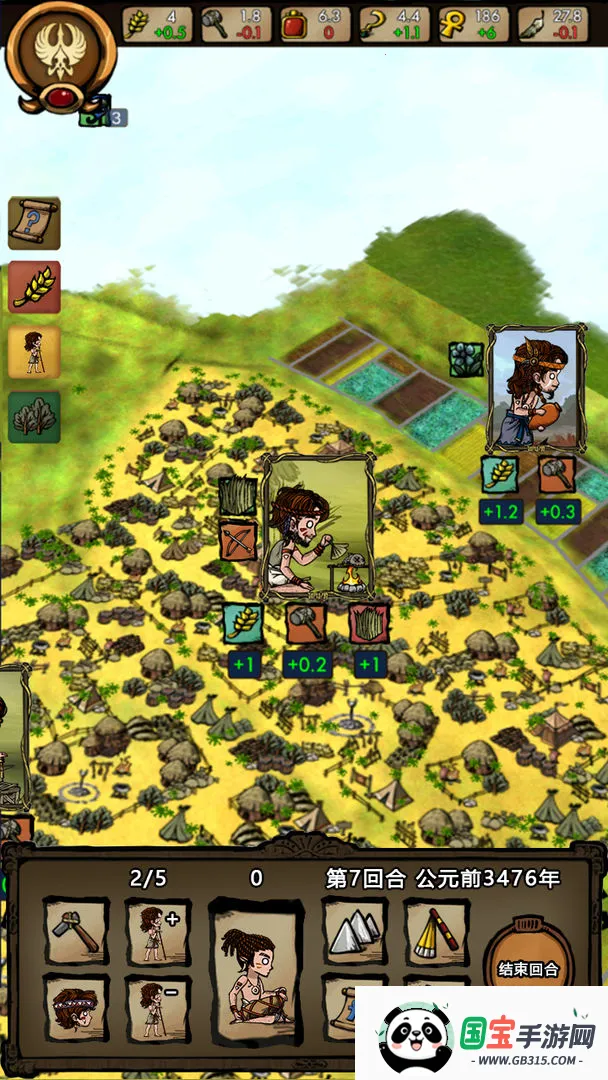Click the grass reeds icon beside craftsman
The height and width of the screenshot is (1080, 608).
tap(238, 496)
